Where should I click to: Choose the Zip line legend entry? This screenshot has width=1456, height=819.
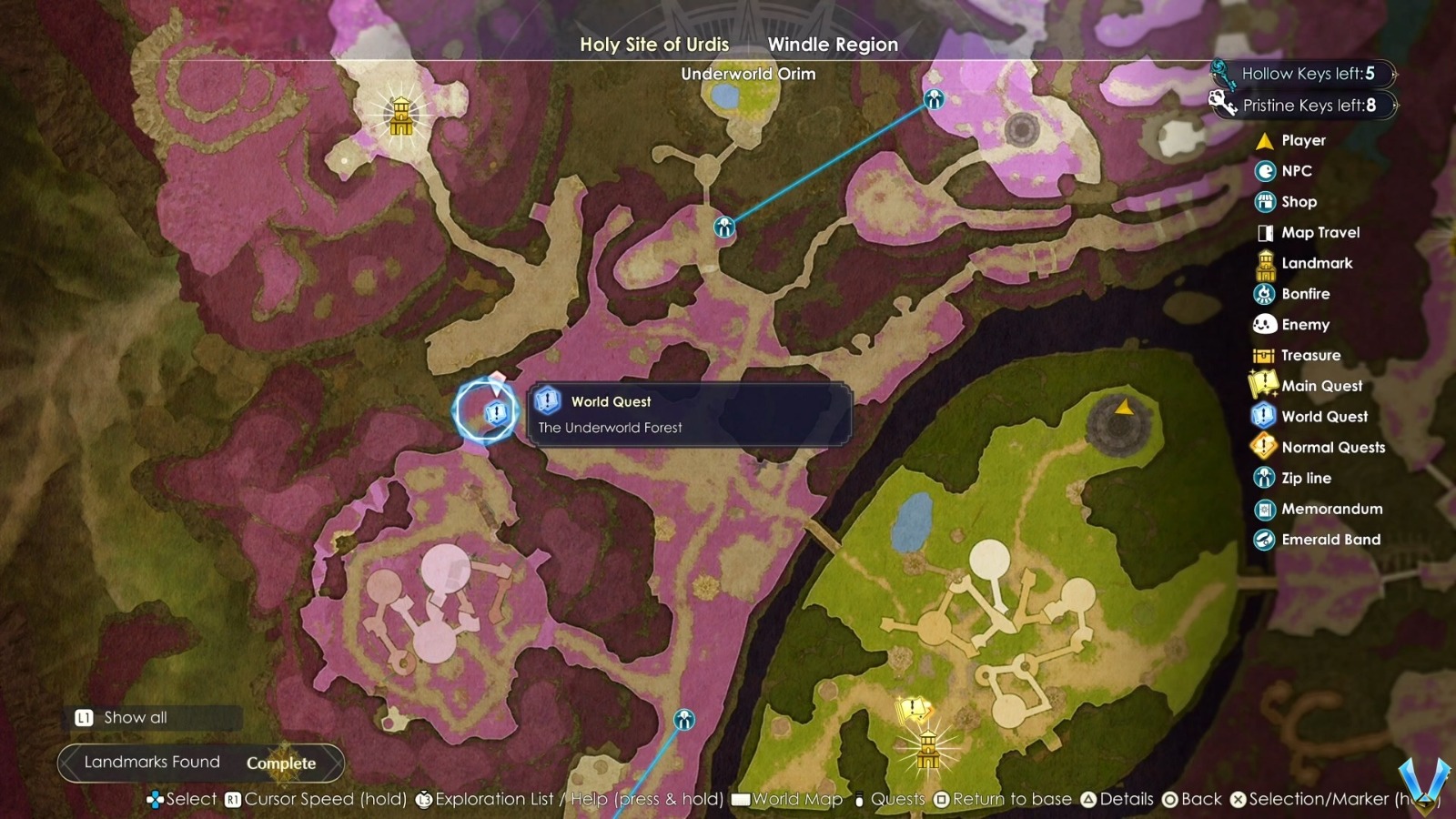tap(1306, 479)
